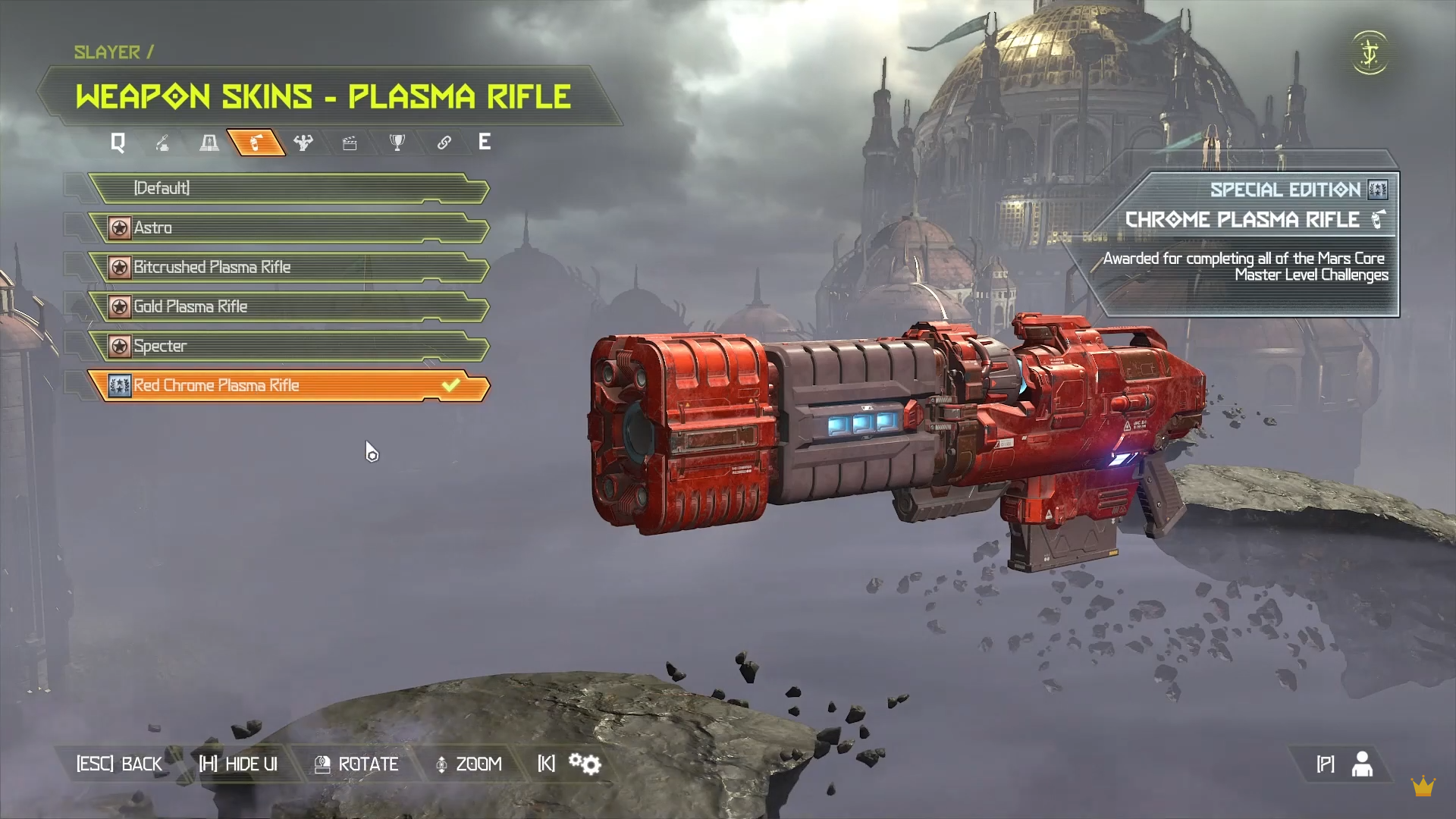This screenshot has width=1456, height=819.
Task: Select the Bitcrushed Plasma Rifle skin
Action: click(288, 267)
